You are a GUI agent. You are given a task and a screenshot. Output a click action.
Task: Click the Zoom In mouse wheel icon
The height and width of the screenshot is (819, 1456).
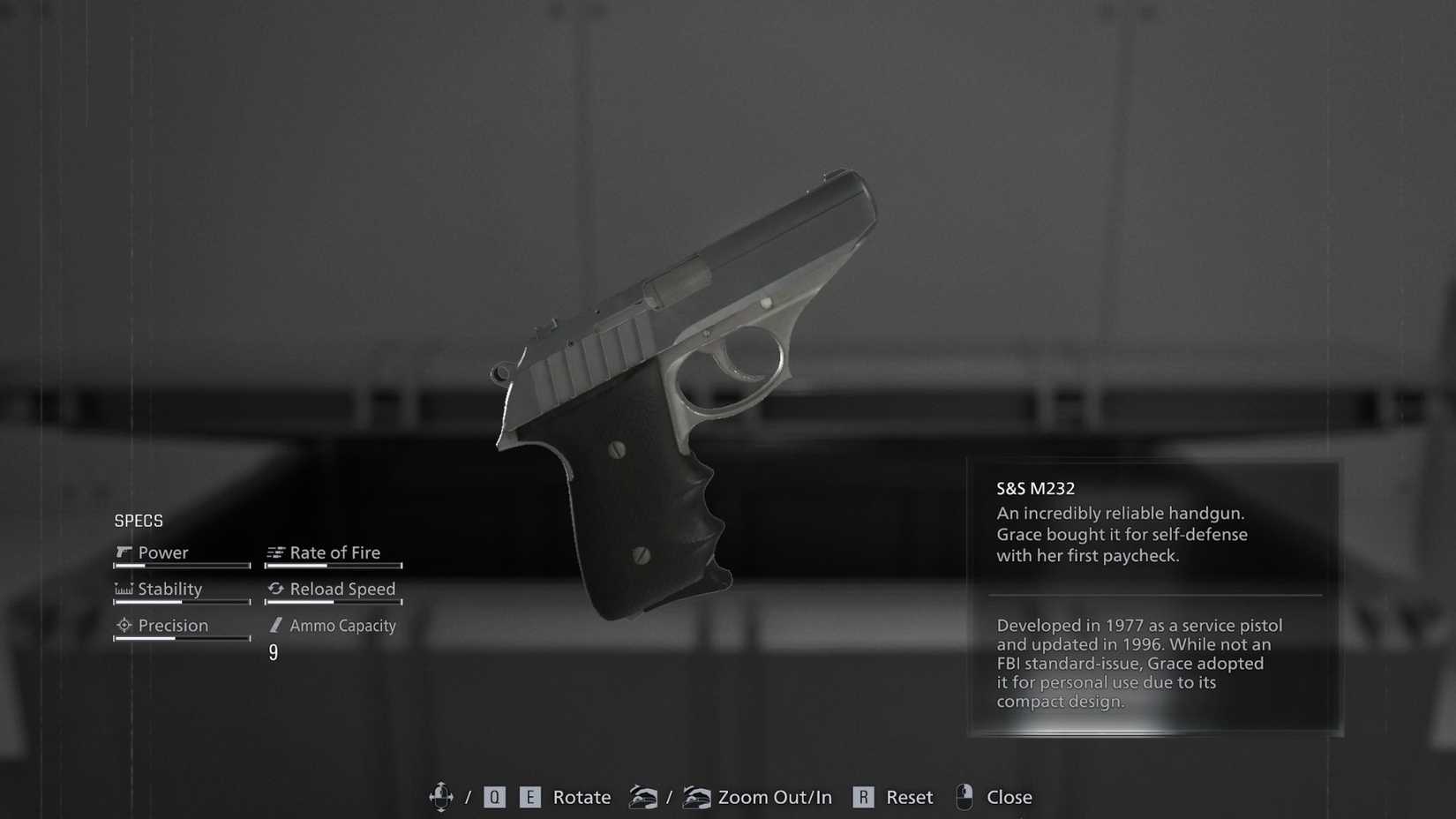point(698,797)
